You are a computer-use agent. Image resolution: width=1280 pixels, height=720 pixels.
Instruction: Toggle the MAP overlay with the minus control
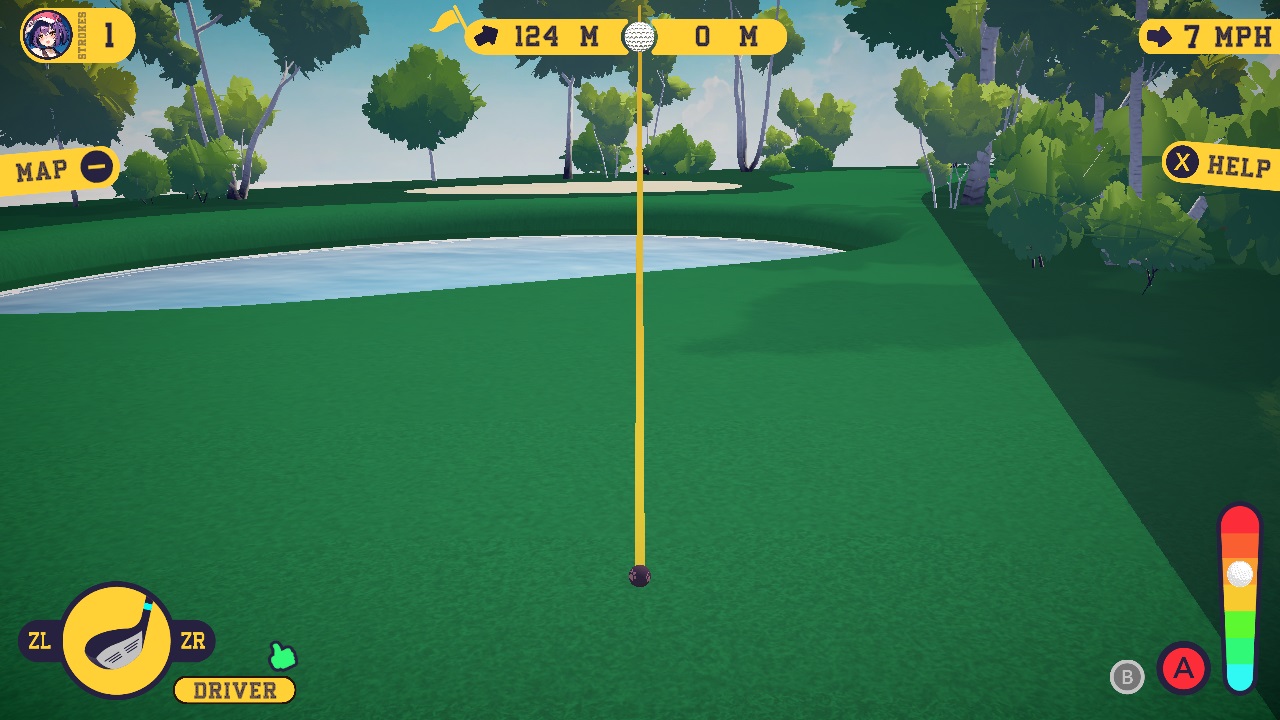[x=95, y=168]
